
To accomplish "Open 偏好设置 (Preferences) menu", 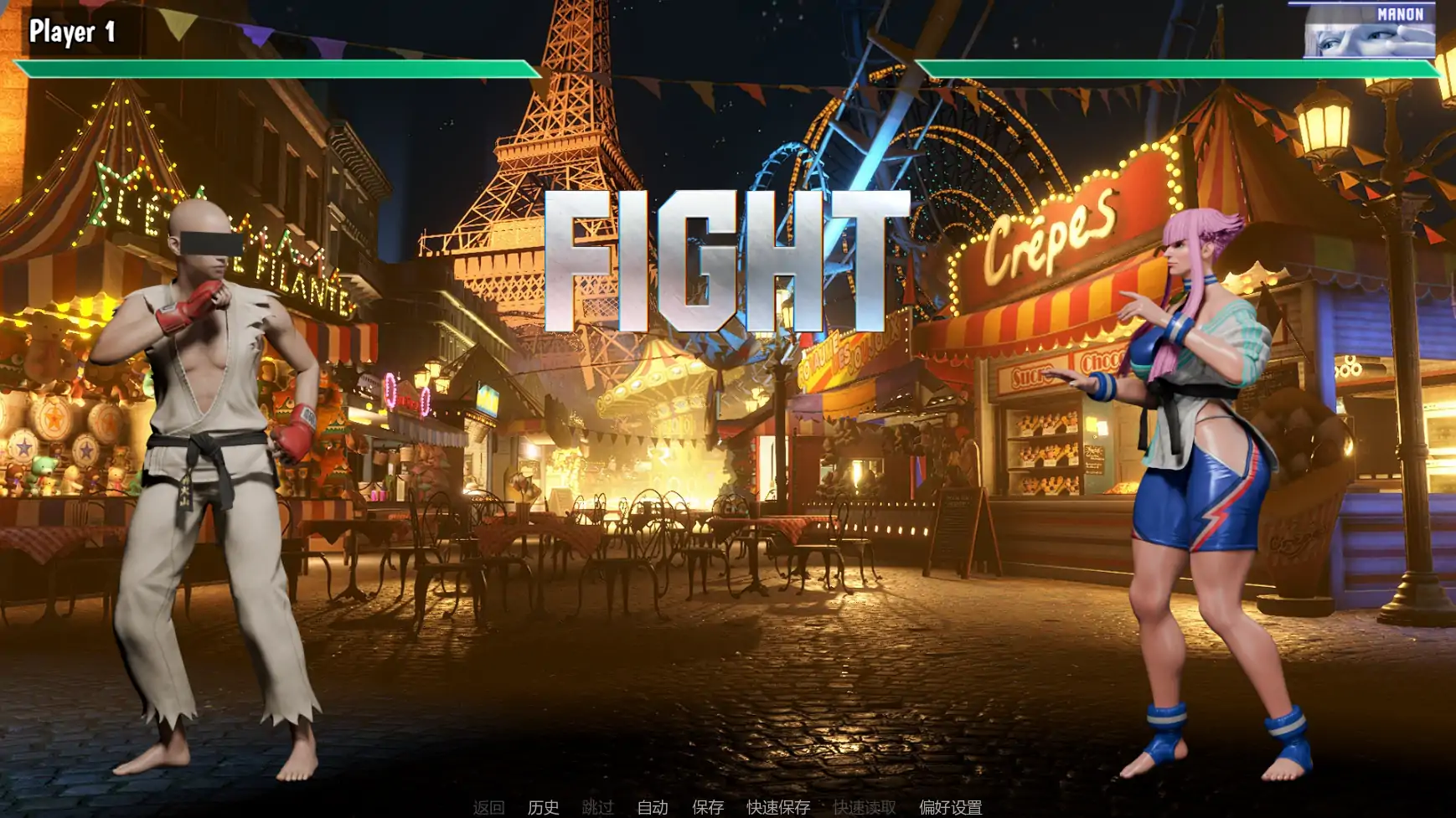I will [x=951, y=809].
